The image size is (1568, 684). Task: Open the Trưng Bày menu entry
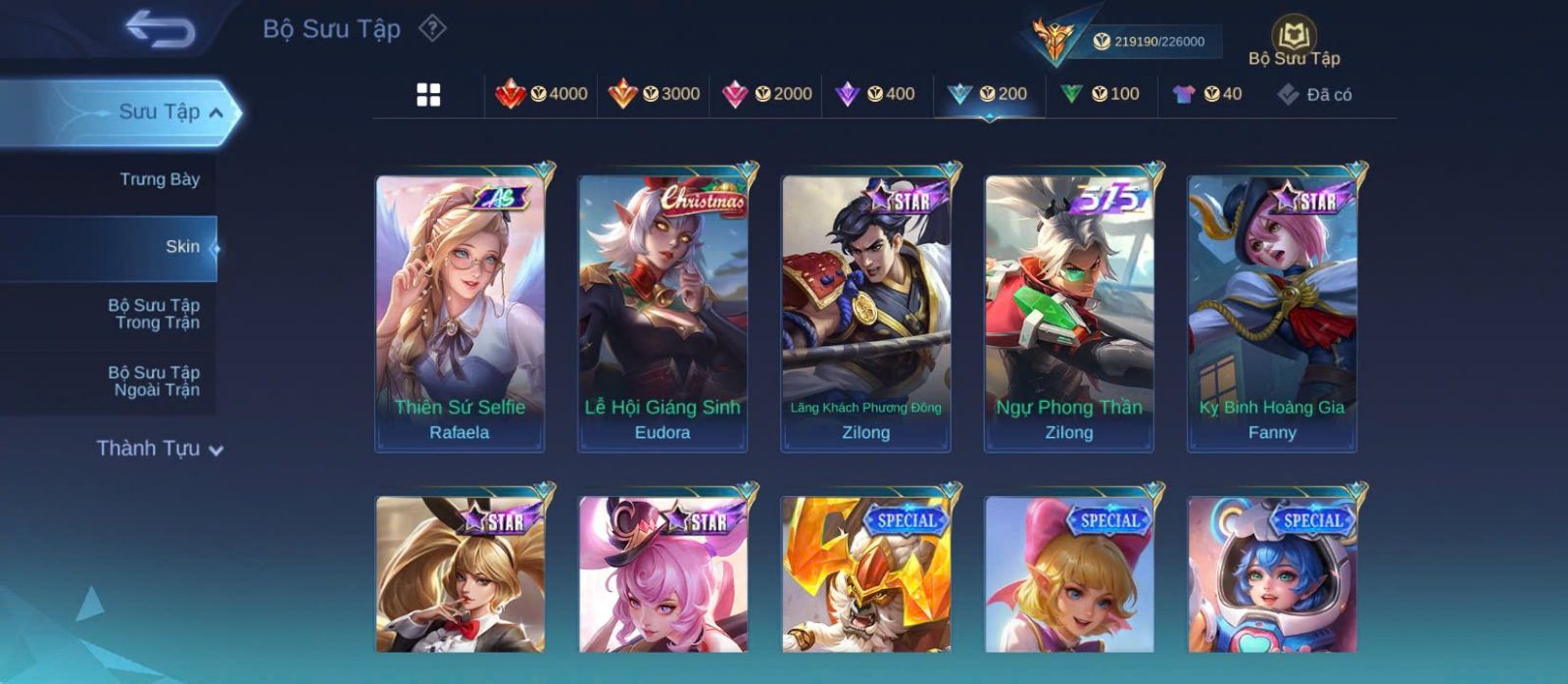(159, 179)
